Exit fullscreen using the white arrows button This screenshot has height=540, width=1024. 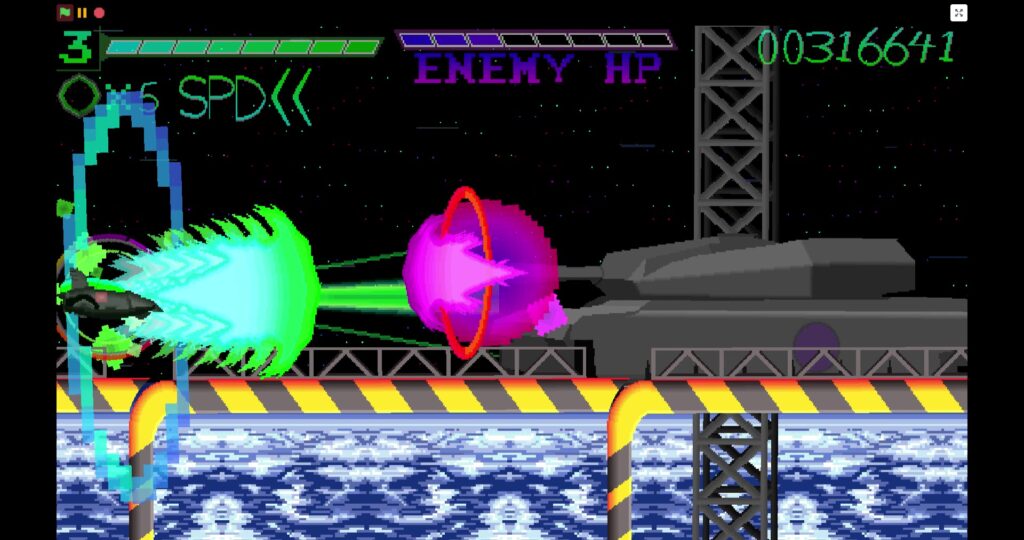coord(958,13)
